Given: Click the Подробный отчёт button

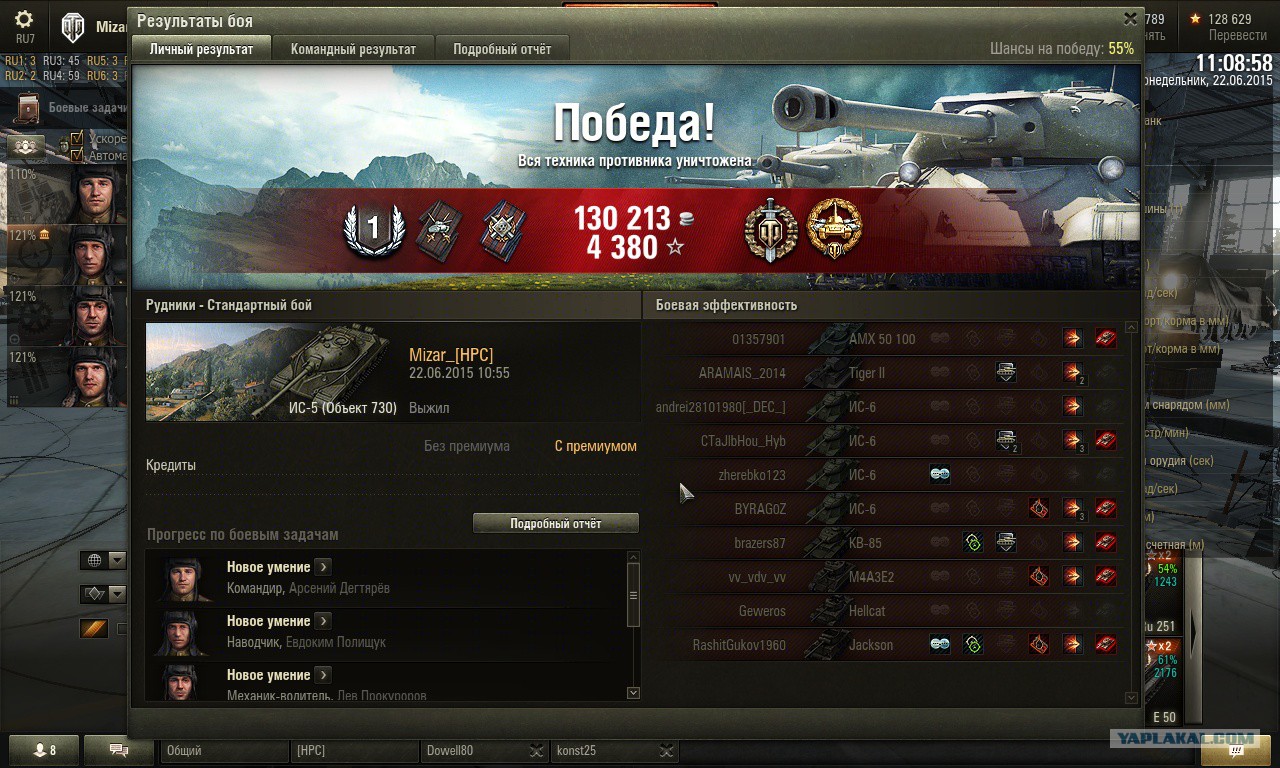Looking at the screenshot, I should [x=555, y=523].
